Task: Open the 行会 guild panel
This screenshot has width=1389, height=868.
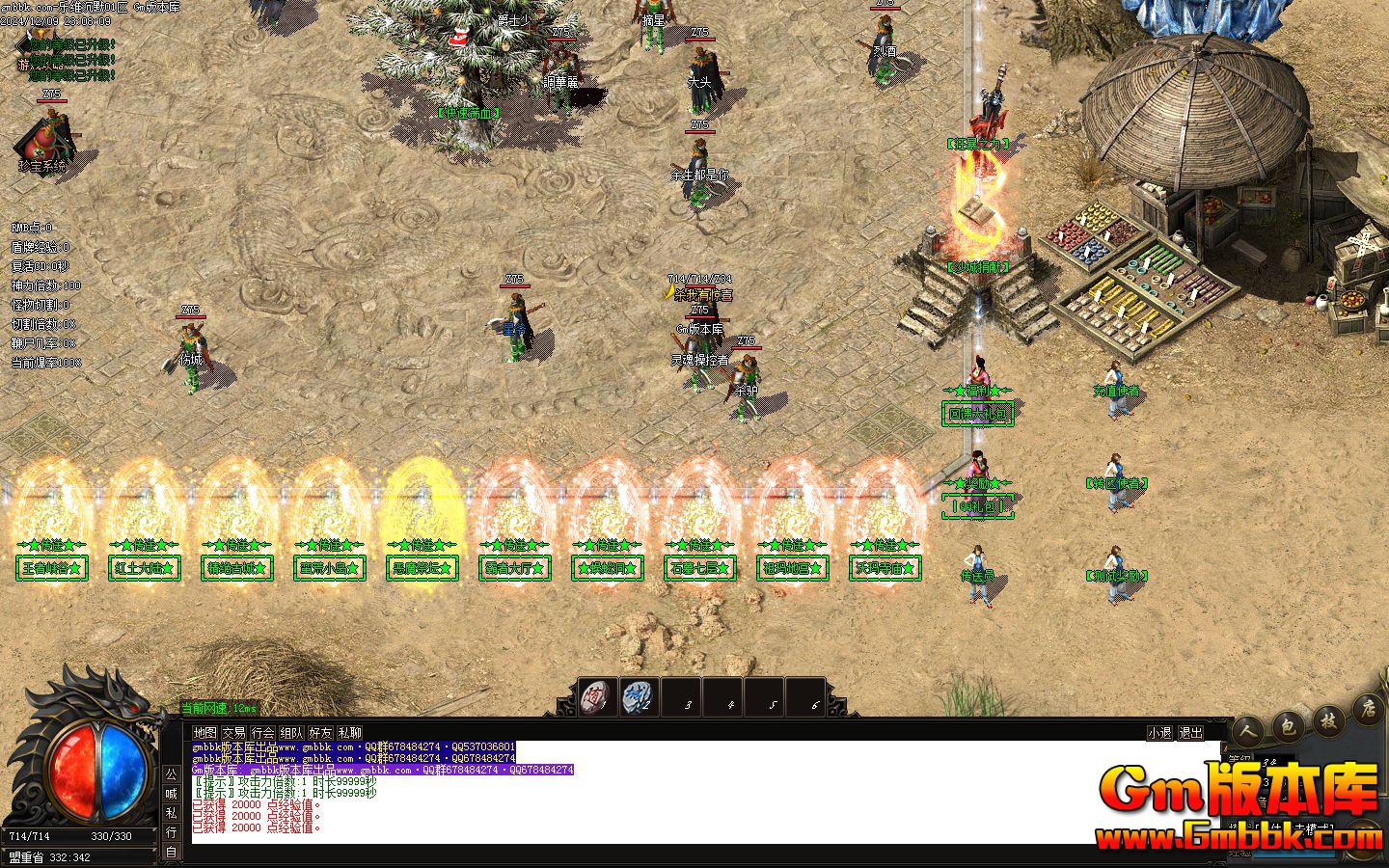Action: 262,733
